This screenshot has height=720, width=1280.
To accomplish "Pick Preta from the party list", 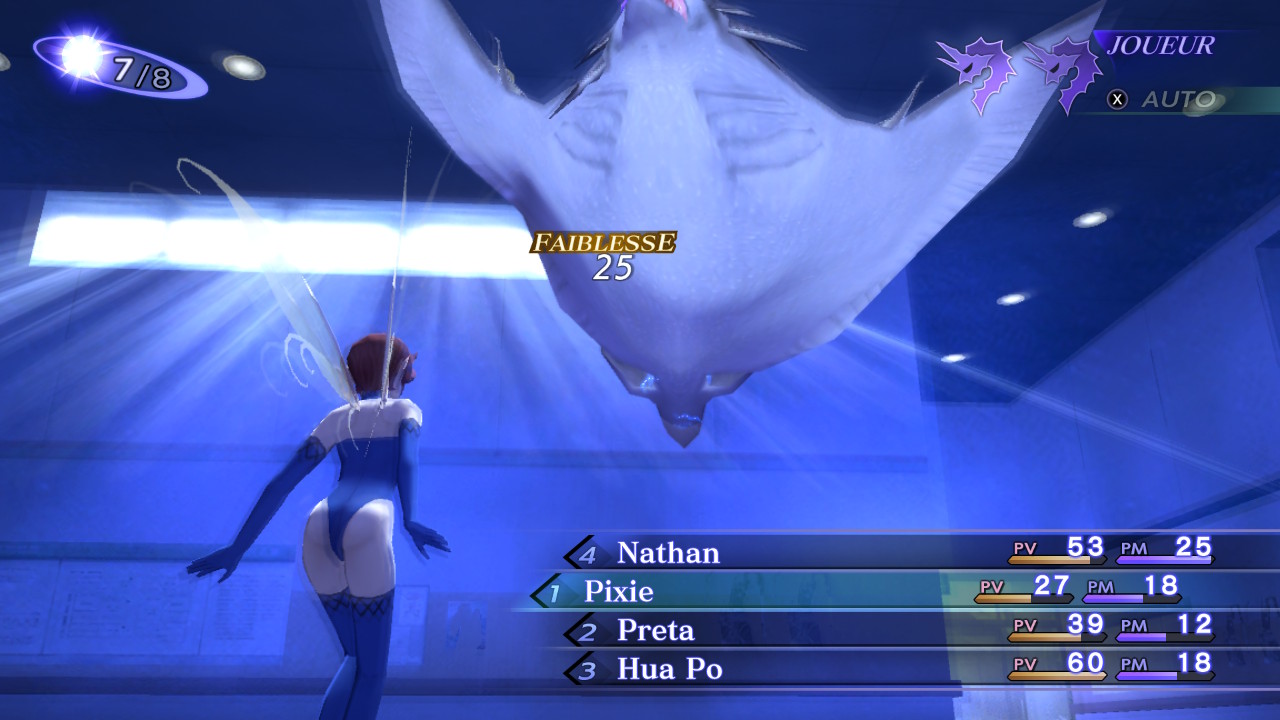I will pyautogui.click(x=655, y=631).
